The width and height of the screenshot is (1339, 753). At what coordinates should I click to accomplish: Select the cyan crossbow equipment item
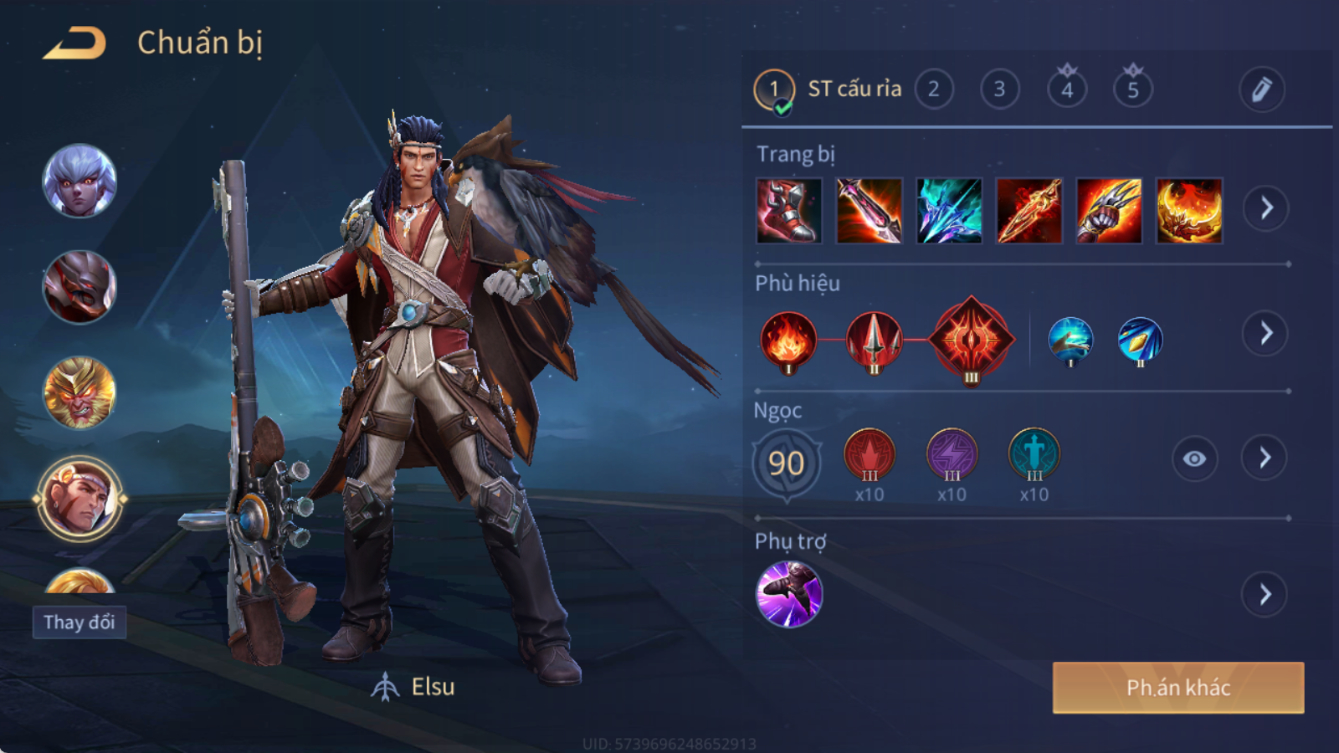[x=949, y=211]
